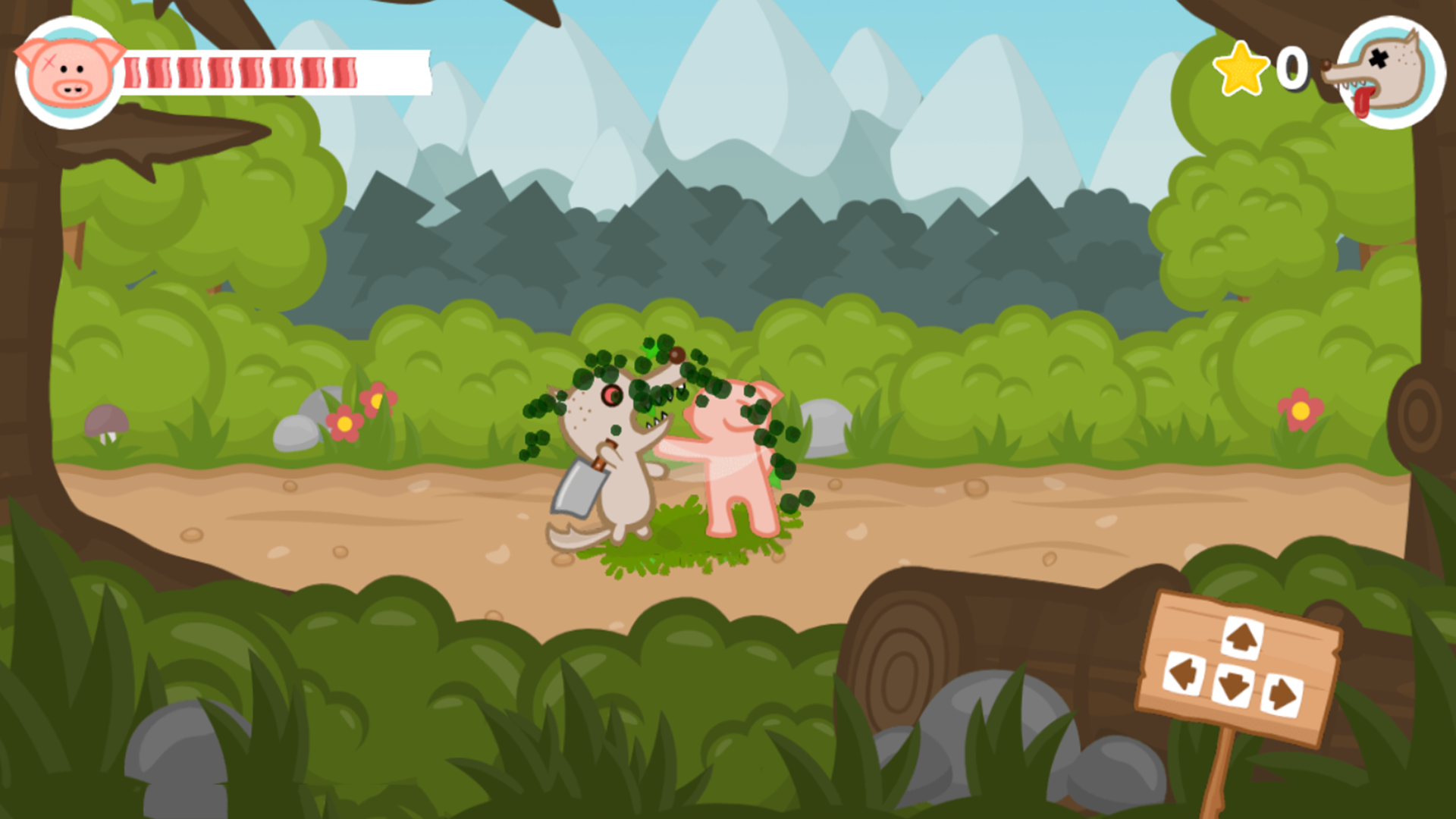Image resolution: width=1456 pixels, height=819 pixels.
Task: Click the pig avatar icon
Action: (68, 70)
